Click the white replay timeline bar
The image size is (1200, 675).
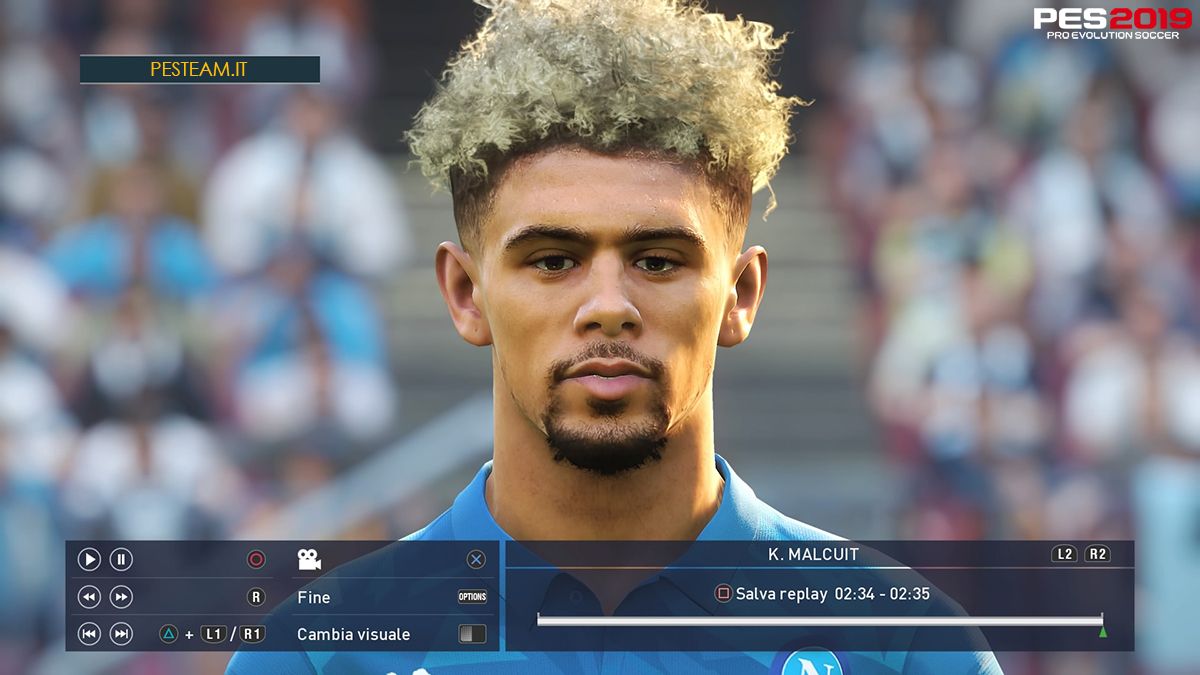[x=819, y=620]
